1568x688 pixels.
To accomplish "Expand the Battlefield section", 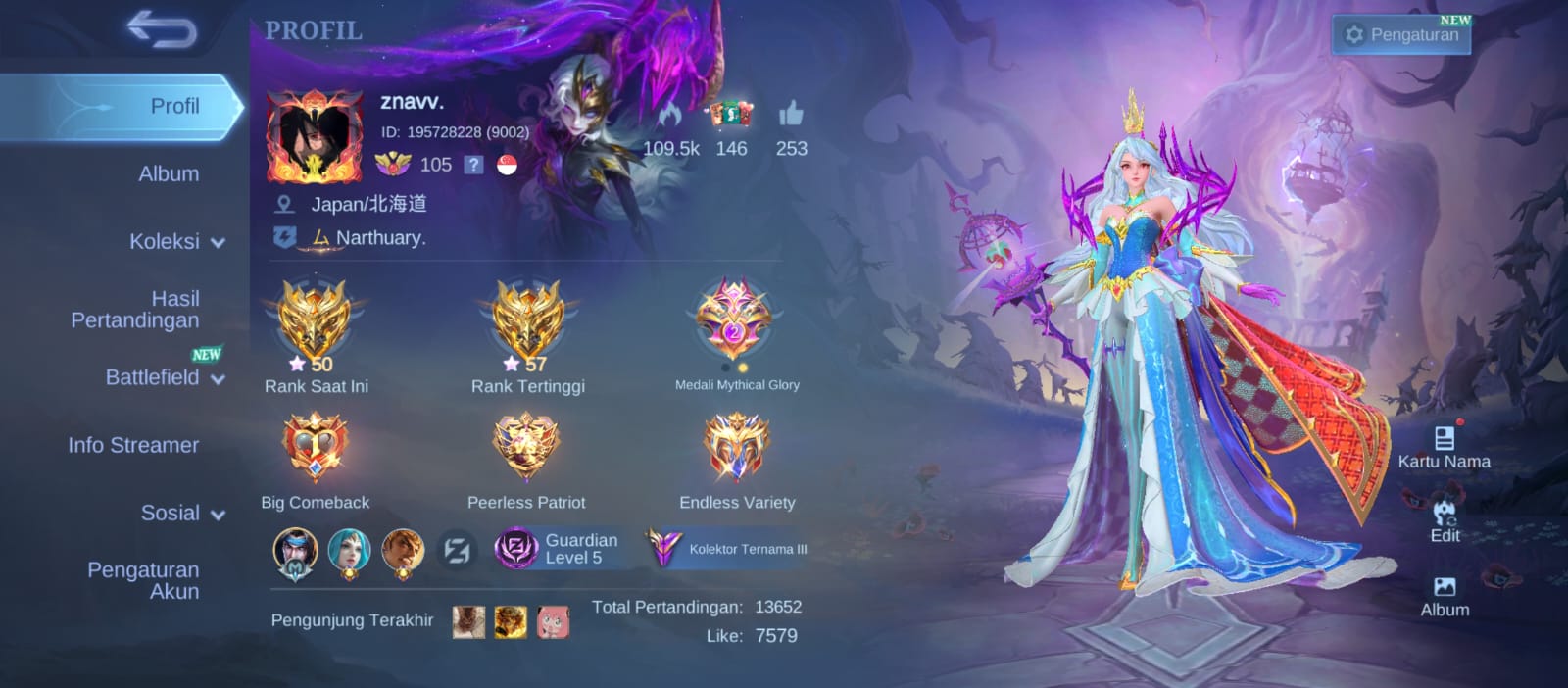I will pyautogui.click(x=165, y=377).
